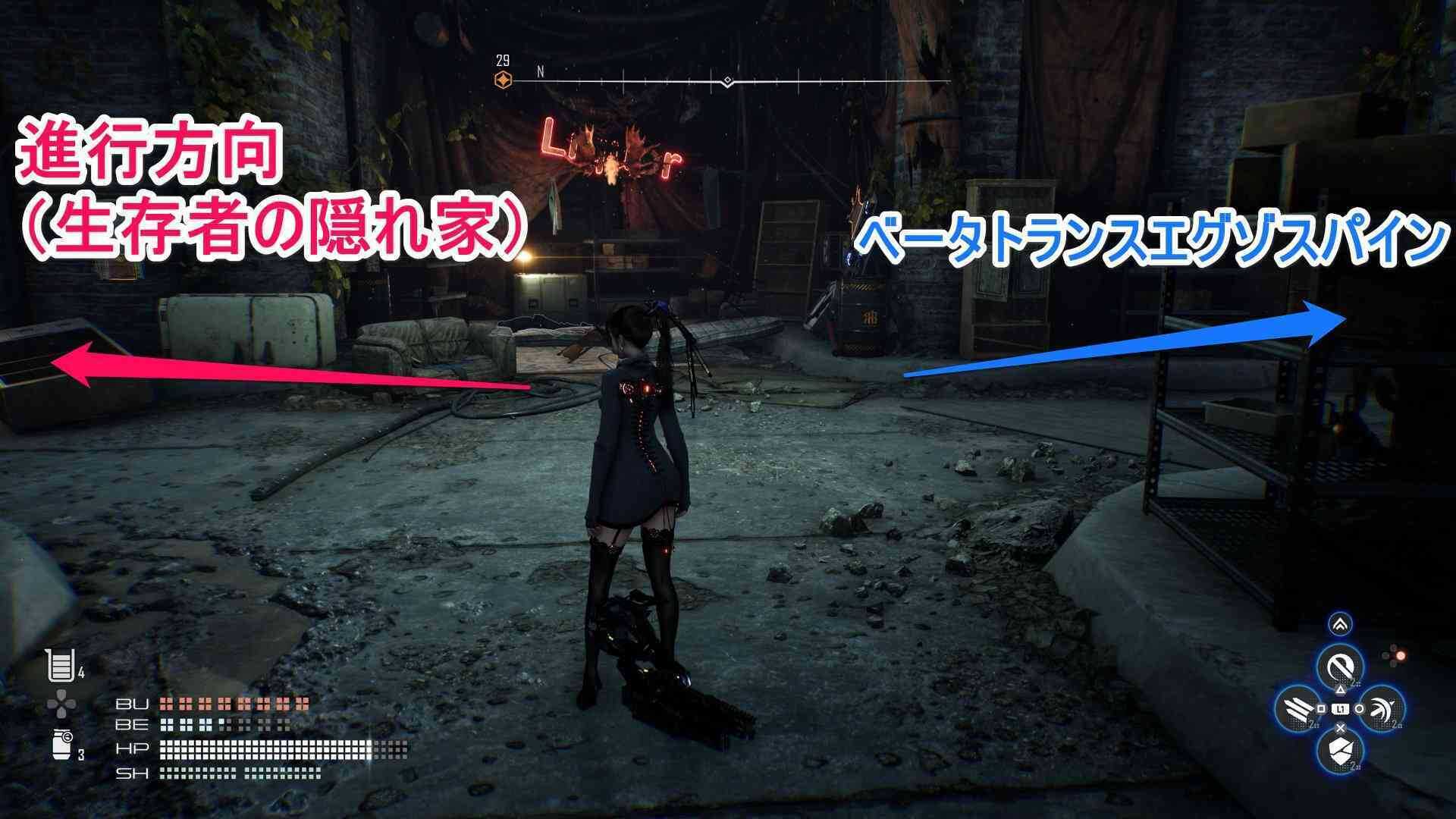Select the square slash skill icon
This screenshot has height=819, width=1456.
[1298, 708]
